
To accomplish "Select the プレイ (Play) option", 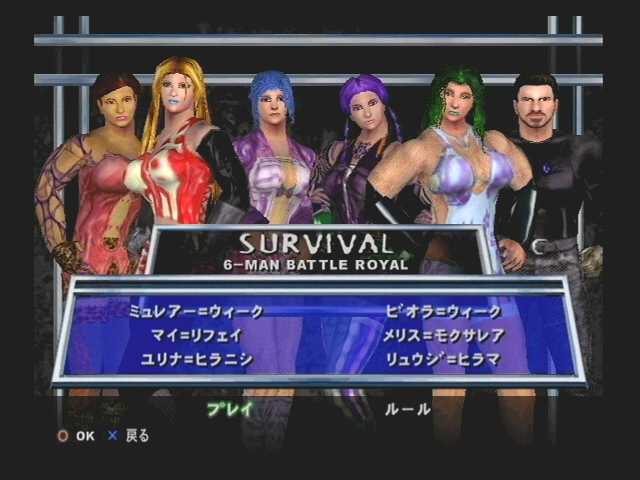I will [x=231, y=408].
